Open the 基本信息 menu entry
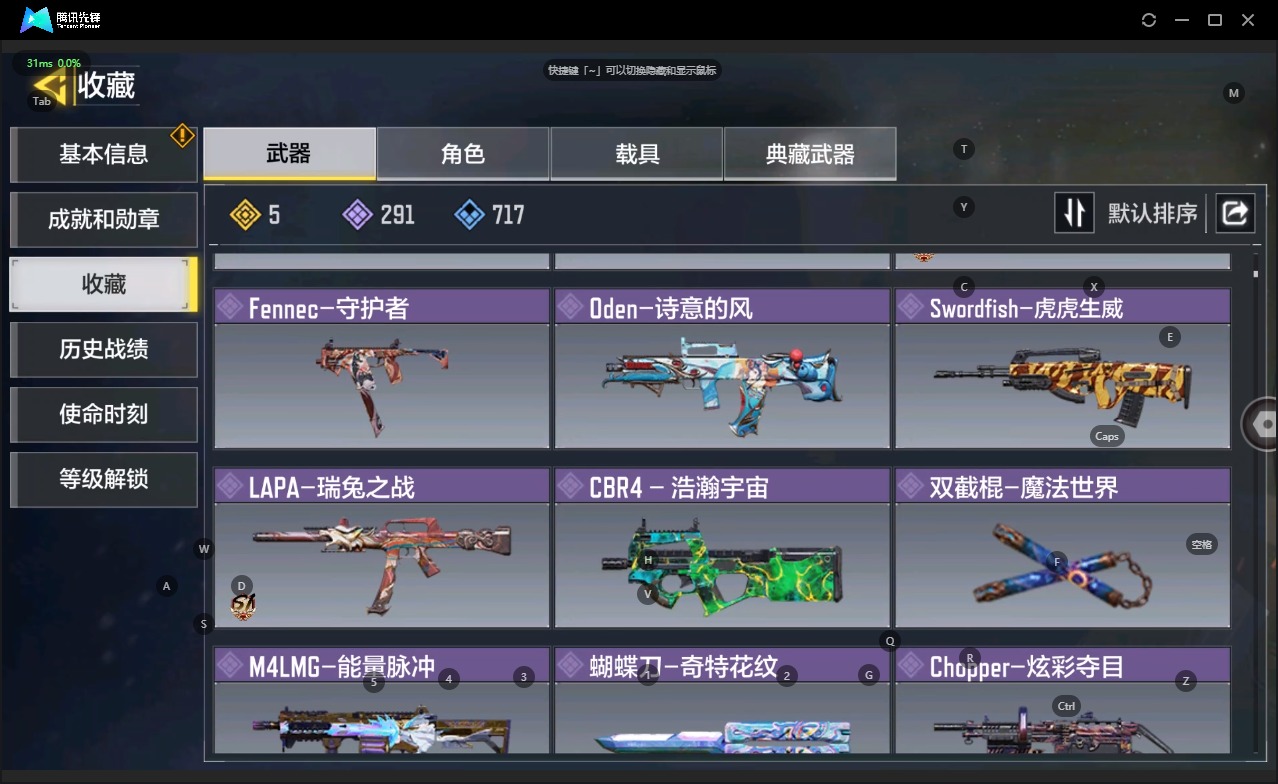 pyautogui.click(x=103, y=154)
